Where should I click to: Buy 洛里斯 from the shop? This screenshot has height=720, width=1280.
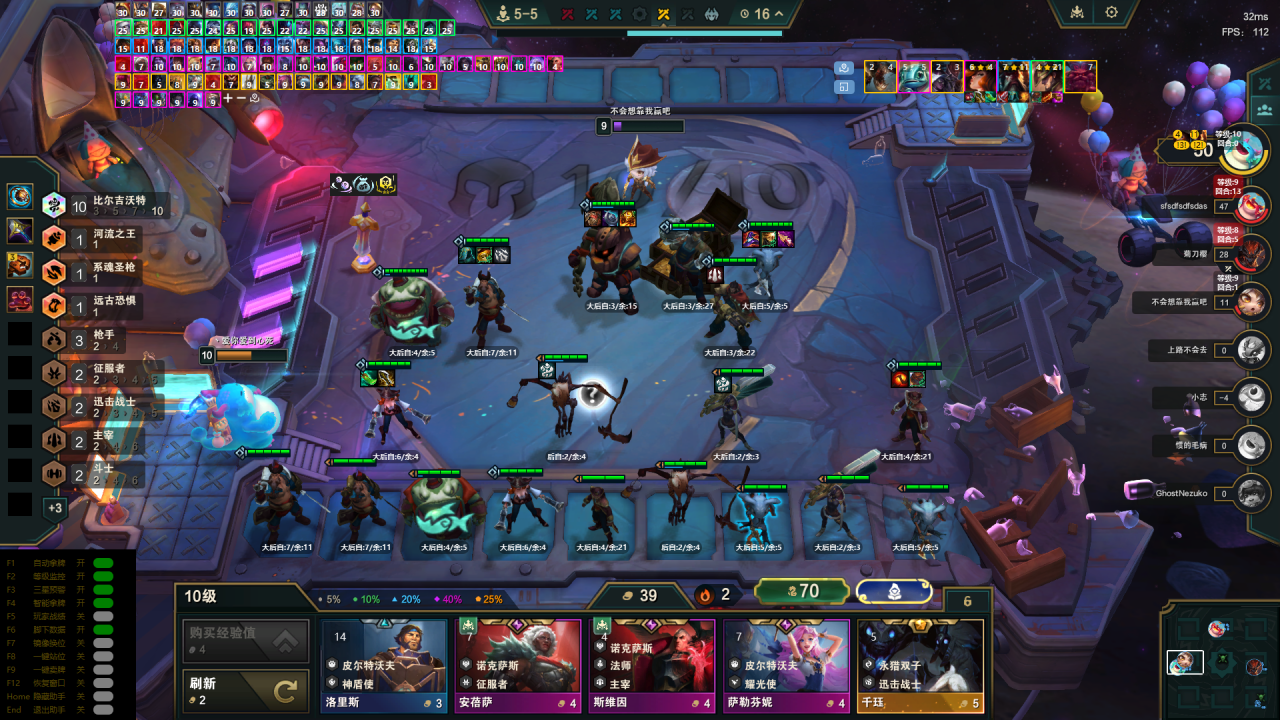pyautogui.click(x=383, y=664)
